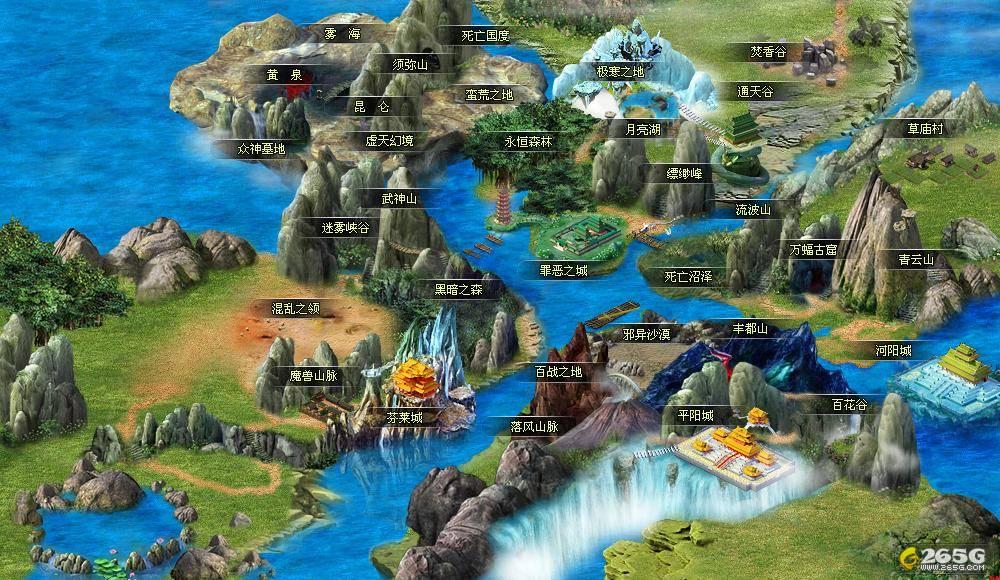Select the 死亡国度 map label
The height and width of the screenshot is (580, 1000).
click(486, 36)
